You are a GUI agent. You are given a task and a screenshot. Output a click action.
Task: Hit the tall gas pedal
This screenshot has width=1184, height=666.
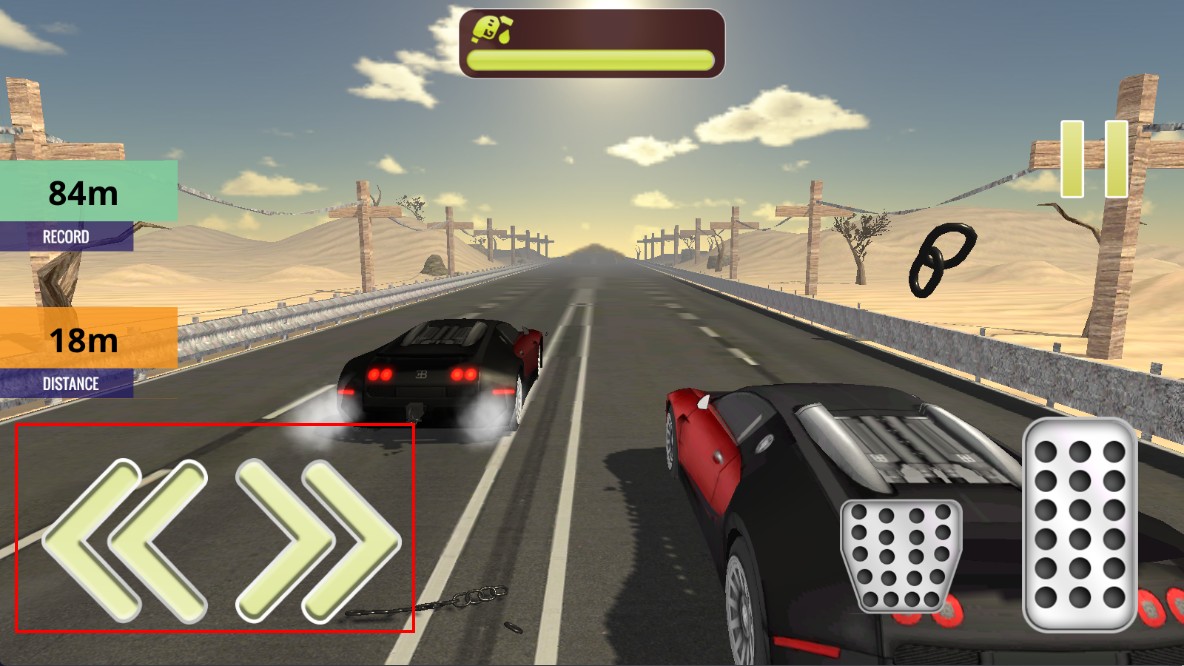point(1080,525)
